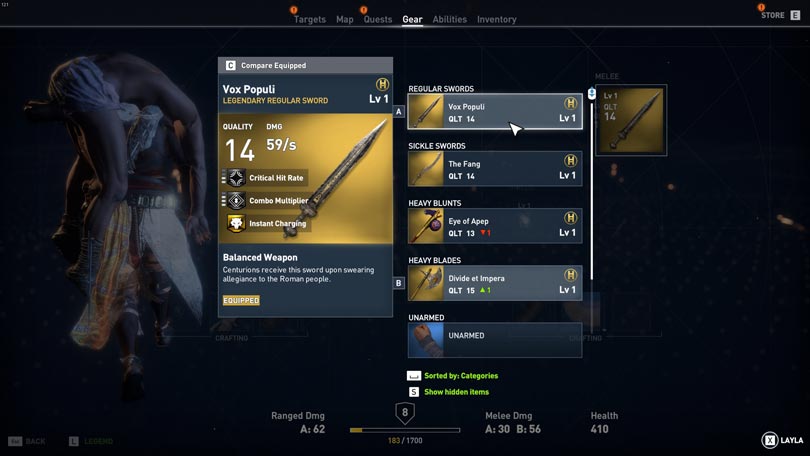The width and height of the screenshot is (810, 456).
Task: Select the Eye of Apep heavy blunt
Action: tap(494, 226)
